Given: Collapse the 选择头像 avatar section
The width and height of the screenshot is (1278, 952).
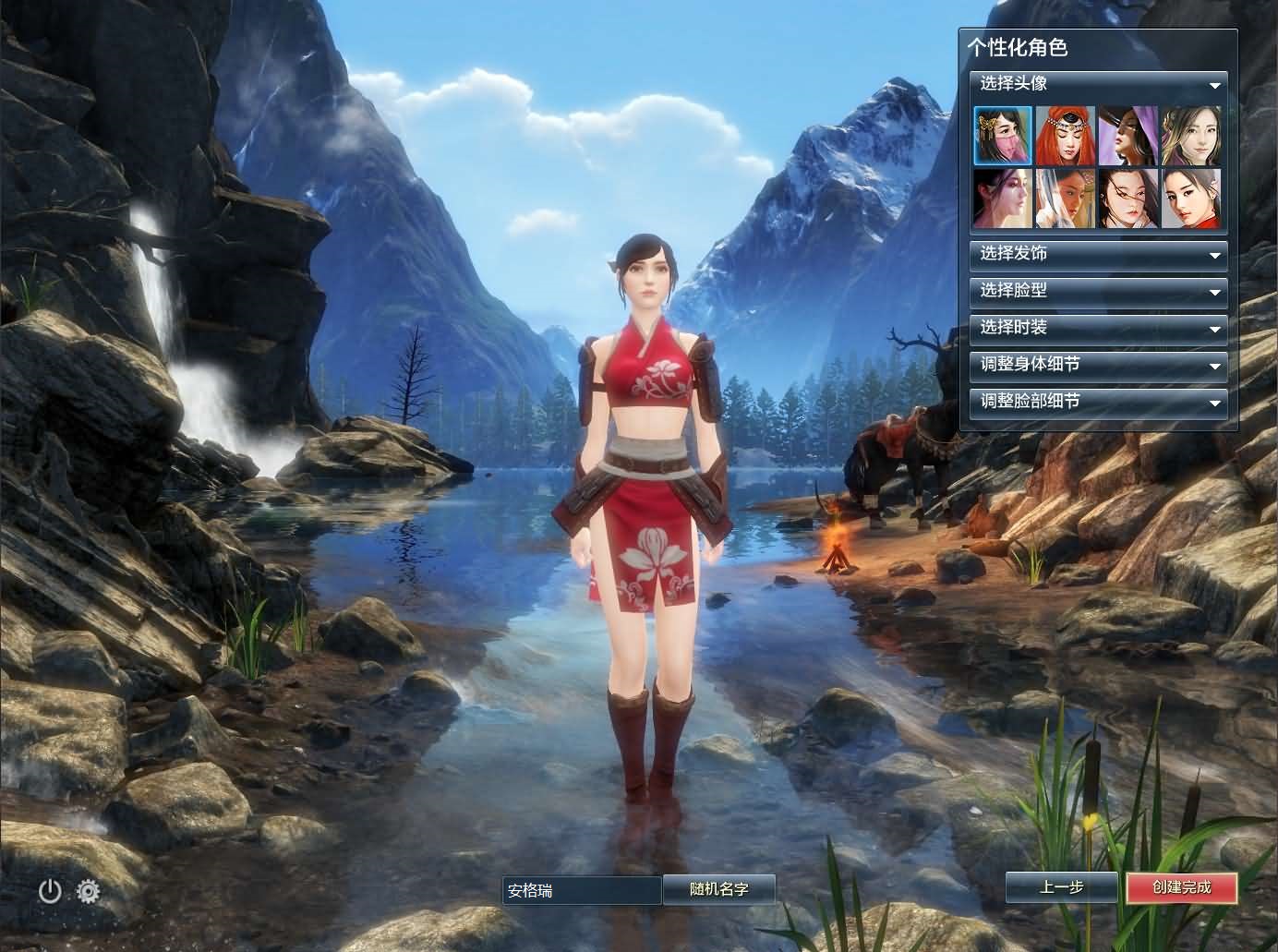Looking at the screenshot, I should click(1214, 85).
